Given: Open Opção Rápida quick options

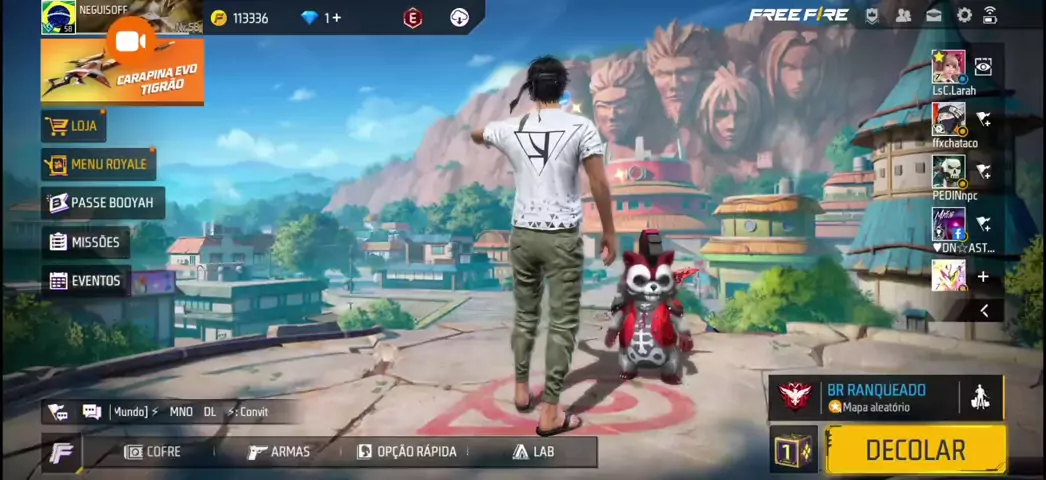Looking at the screenshot, I should click(x=407, y=452).
